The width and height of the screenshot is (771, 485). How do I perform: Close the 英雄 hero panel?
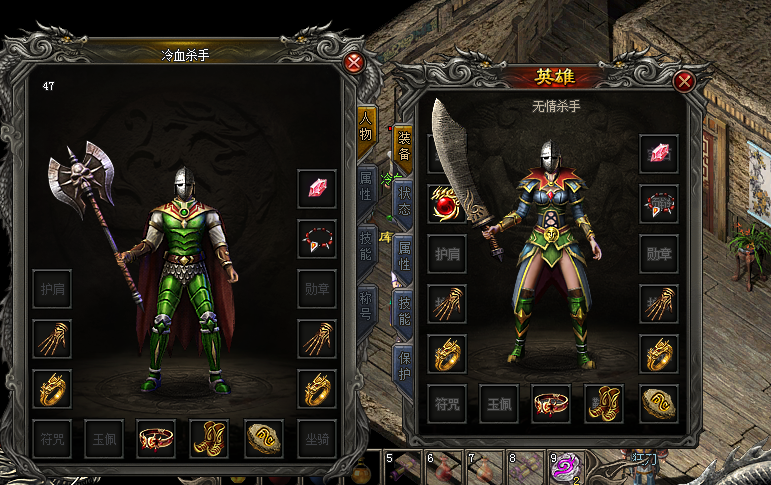point(684,82)
